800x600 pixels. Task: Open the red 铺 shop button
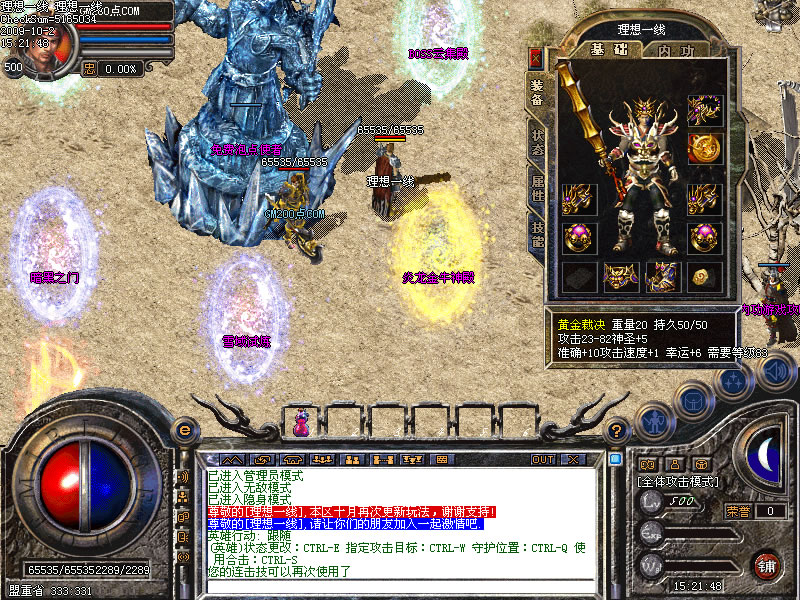pyautogui.click(x=766, y=563)
